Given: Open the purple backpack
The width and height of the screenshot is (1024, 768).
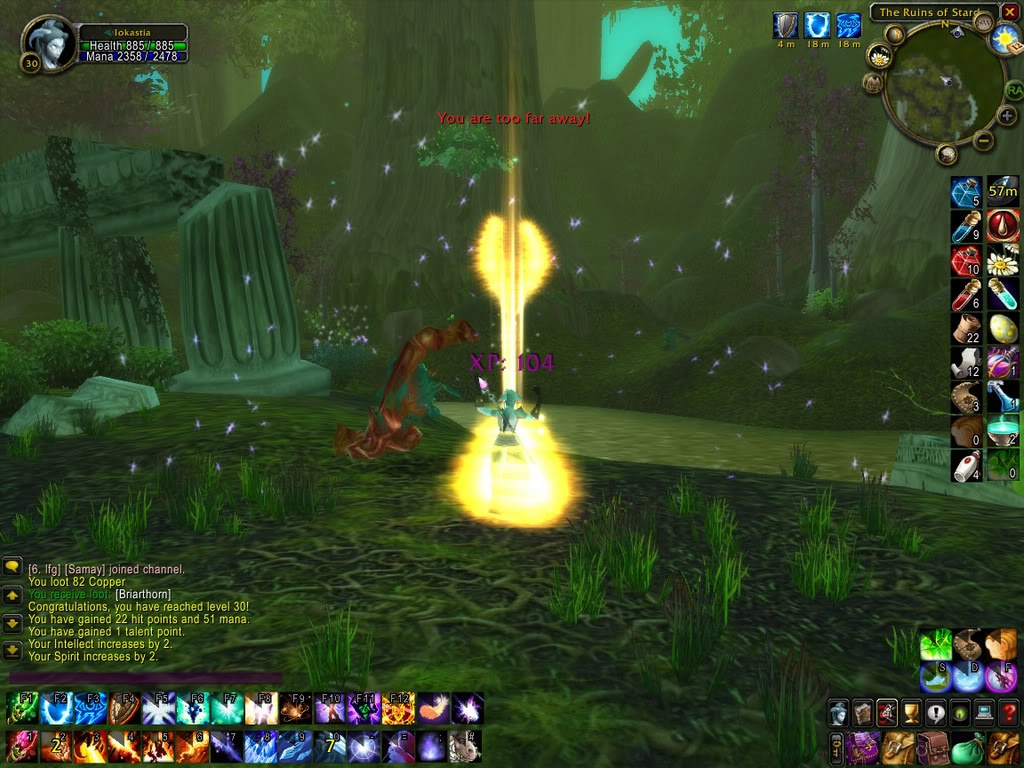Looking at the screenshot, I should click(x=865, y=747).
